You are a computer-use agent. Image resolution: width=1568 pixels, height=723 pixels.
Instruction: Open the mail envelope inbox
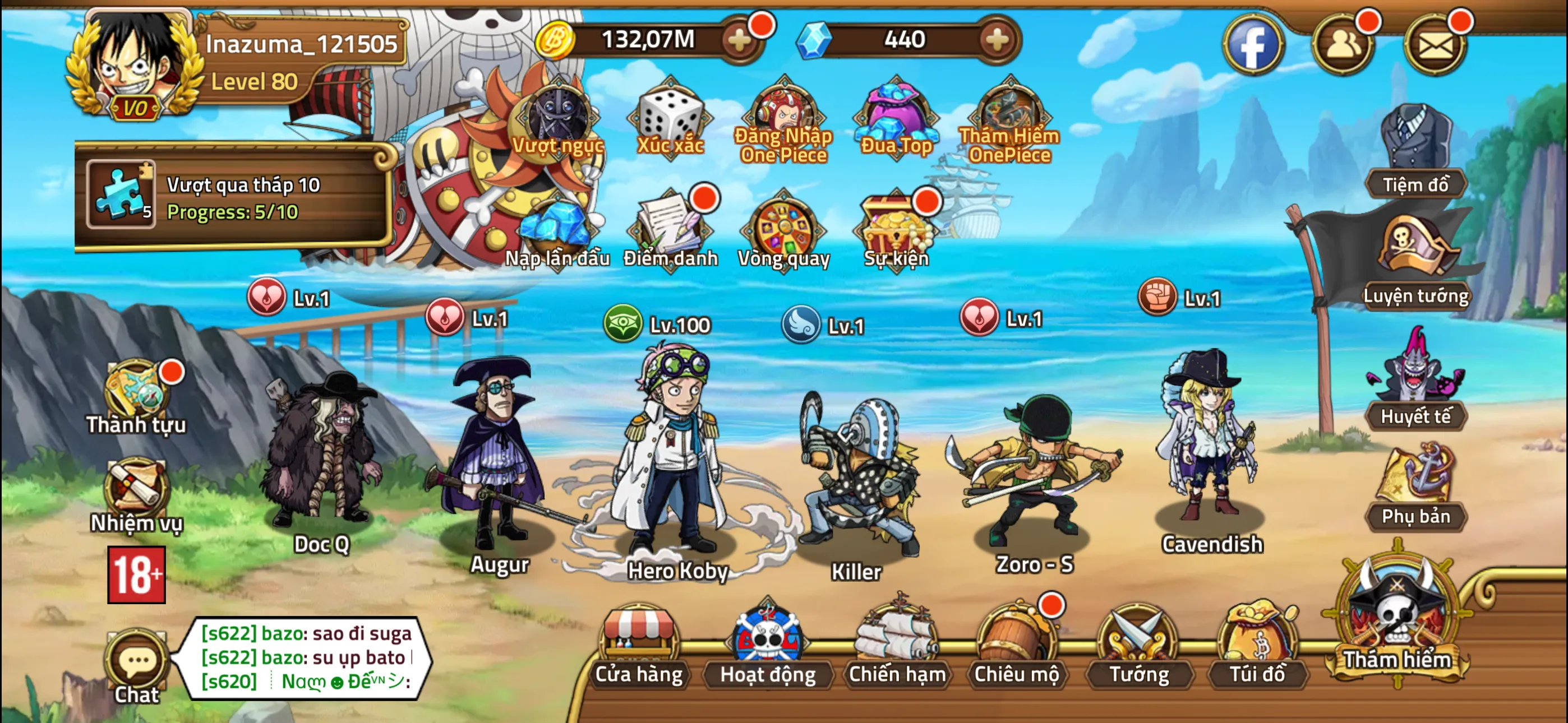pyautogui.click(x=1435, y=44)
